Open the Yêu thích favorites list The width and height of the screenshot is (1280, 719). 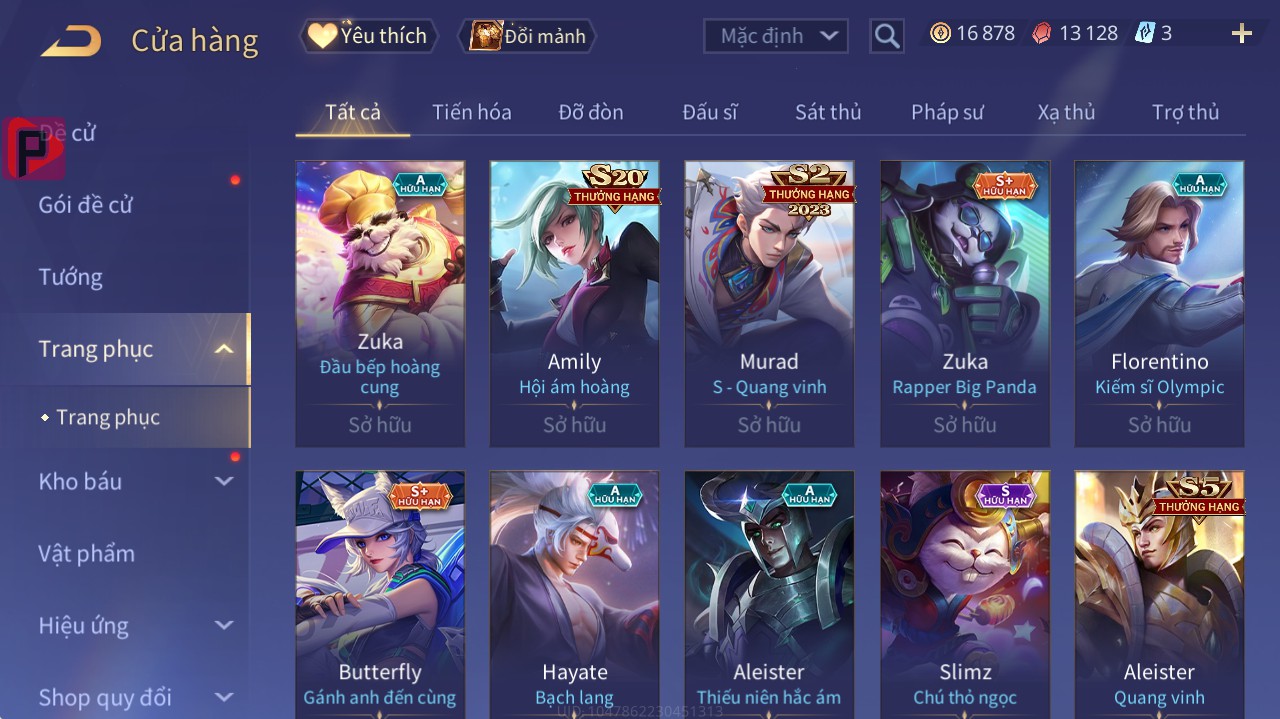tap(369, 36)
